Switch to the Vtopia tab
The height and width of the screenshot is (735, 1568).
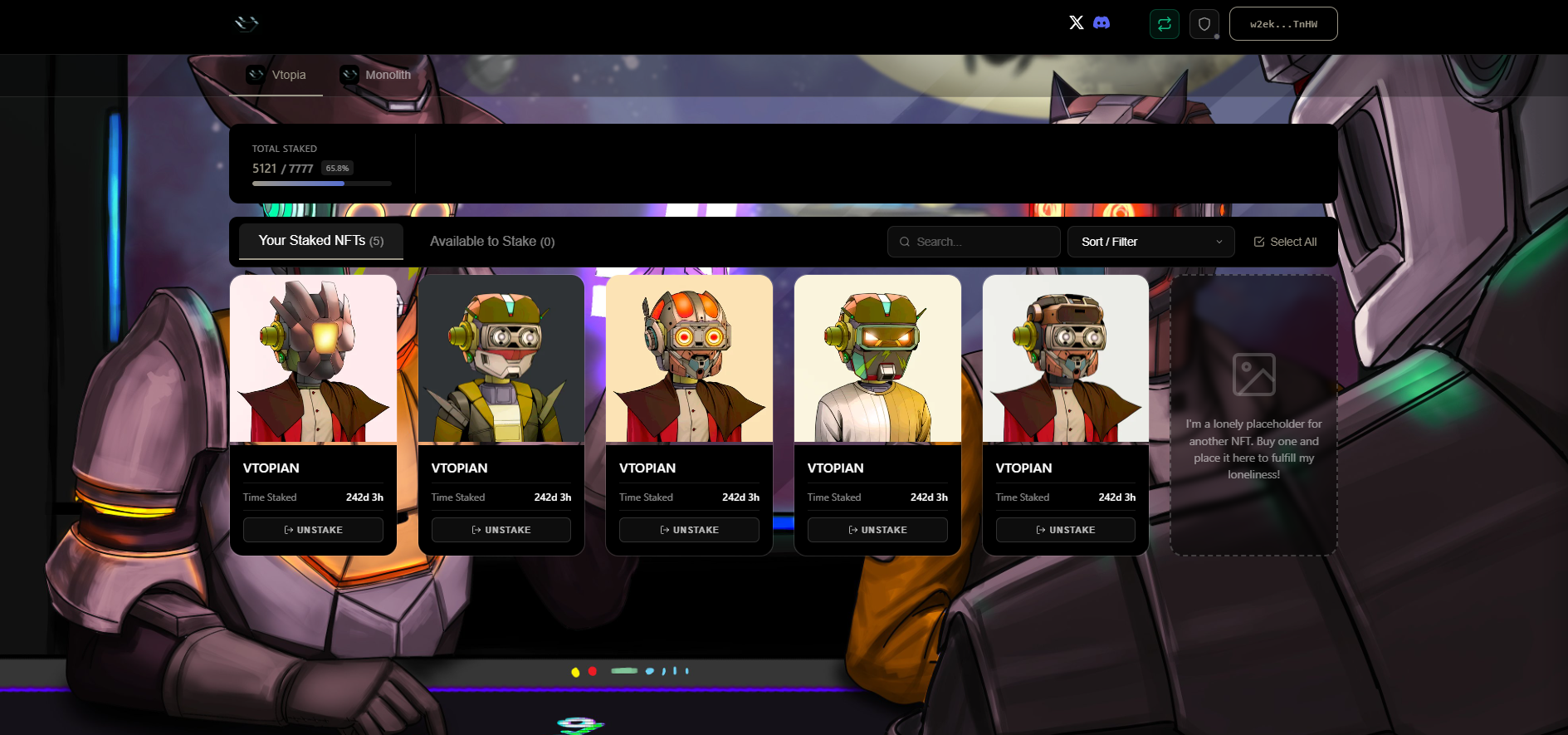click(276, 76)
